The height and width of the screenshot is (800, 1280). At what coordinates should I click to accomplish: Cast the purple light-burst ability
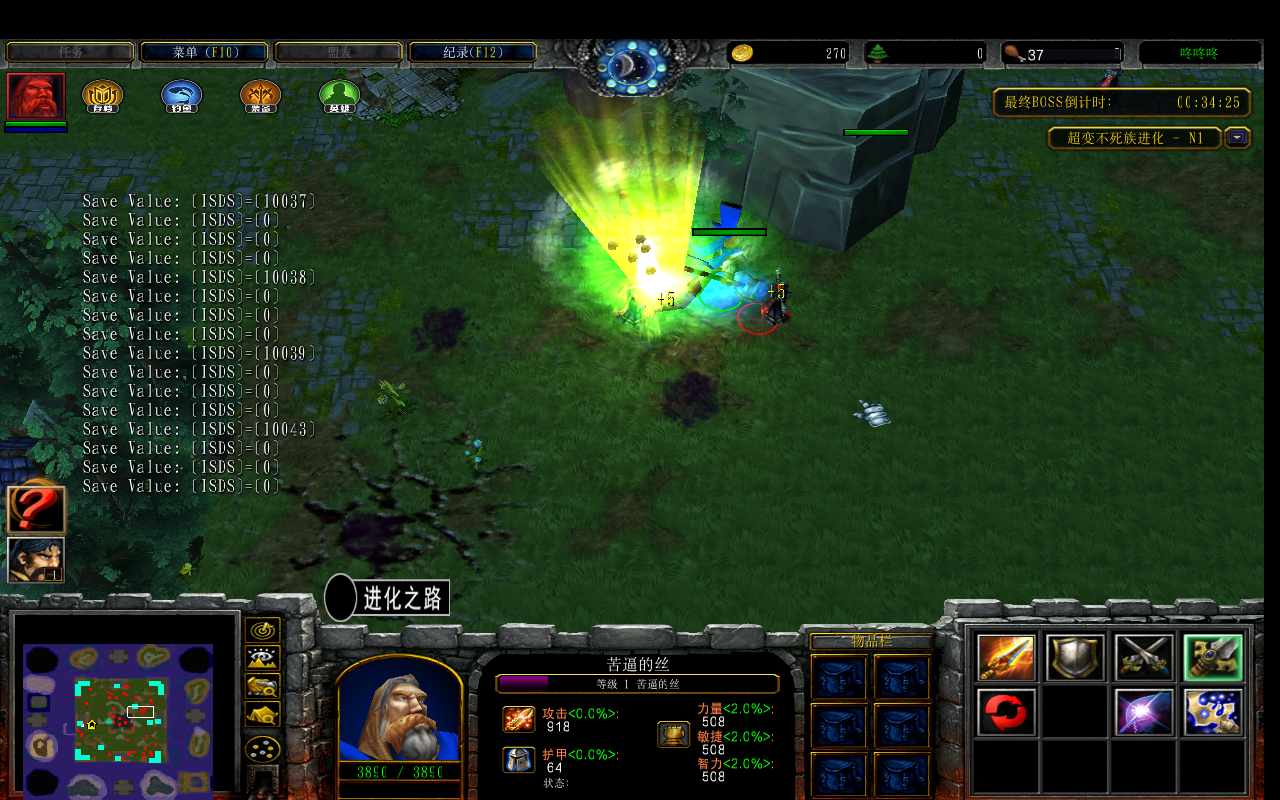[x=1144, y=712]
